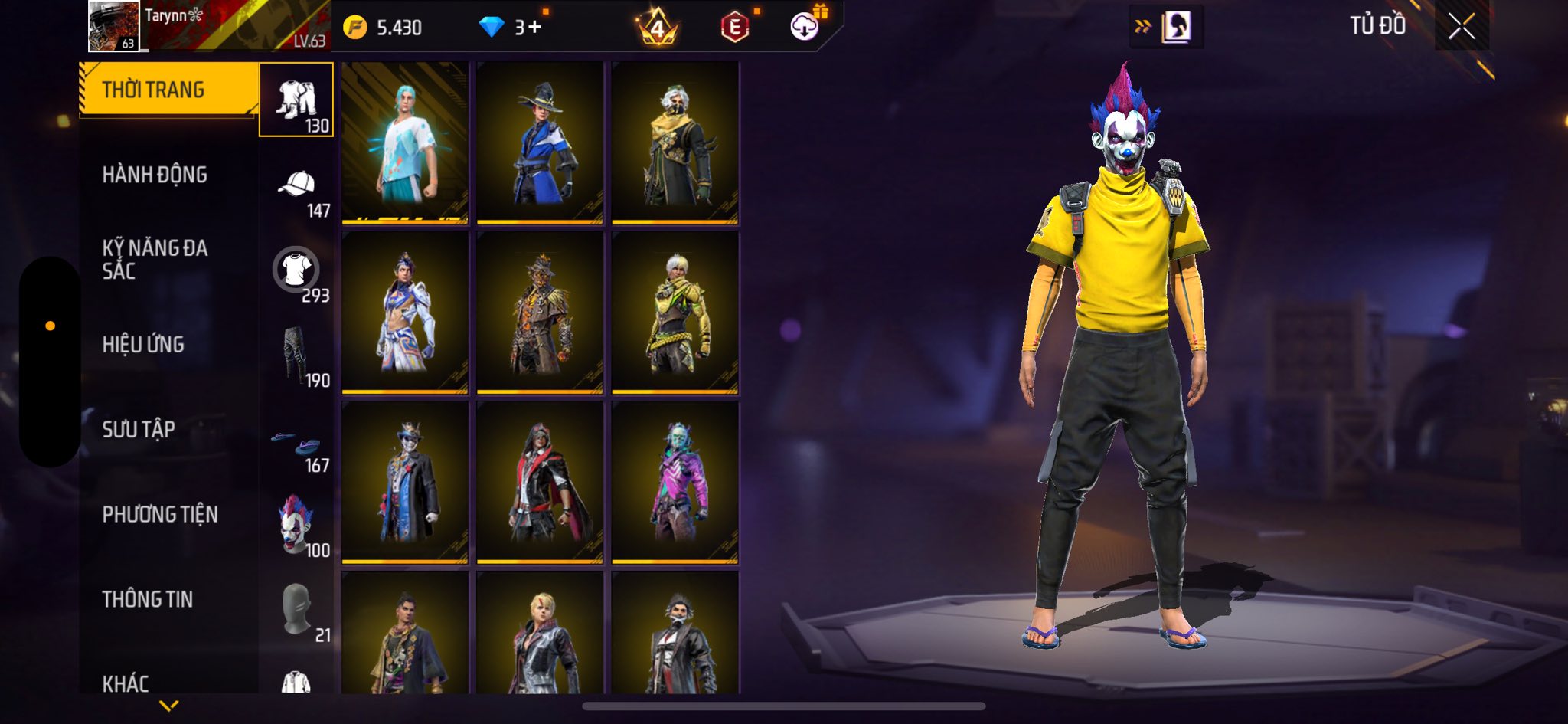
Task: Open the Sưu Tập collection tab
Action: [139, 429]
